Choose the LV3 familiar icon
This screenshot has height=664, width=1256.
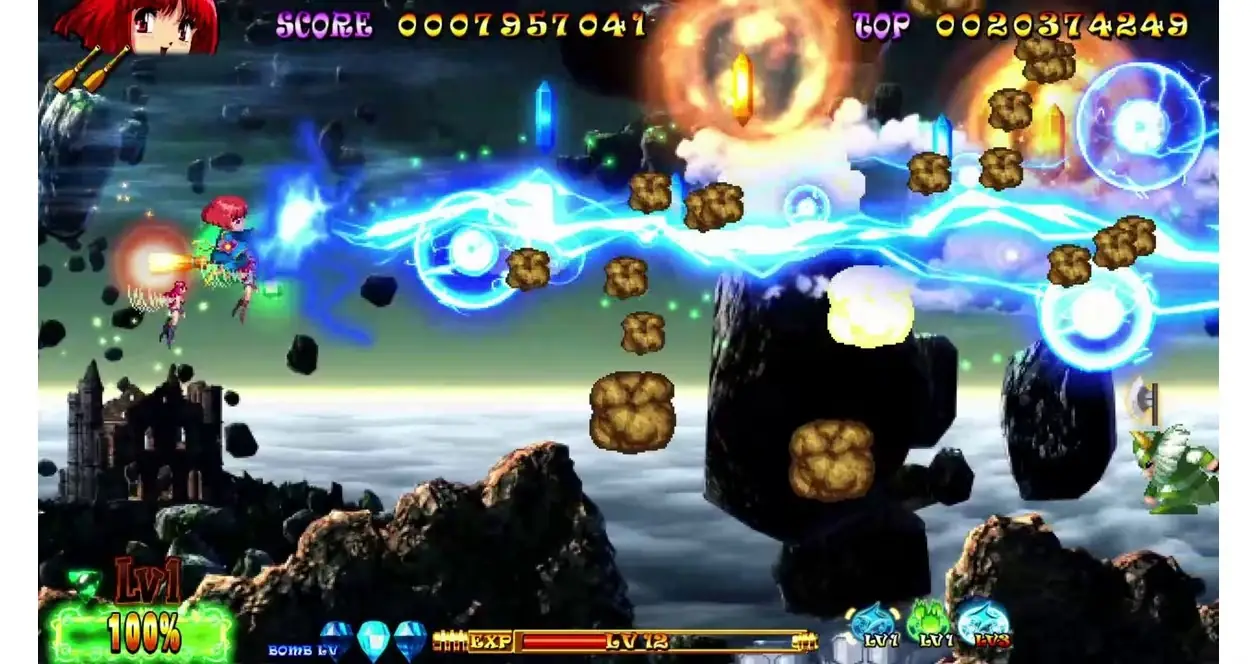pyautogui.click(x=984, y=622)
